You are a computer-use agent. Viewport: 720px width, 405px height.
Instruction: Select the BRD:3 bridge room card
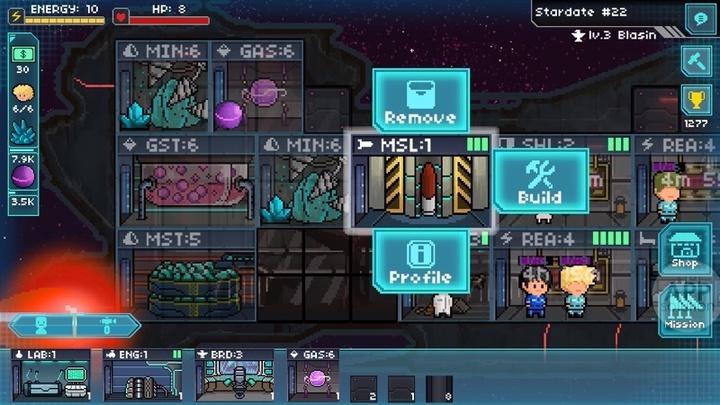click(x=235, y=375)
